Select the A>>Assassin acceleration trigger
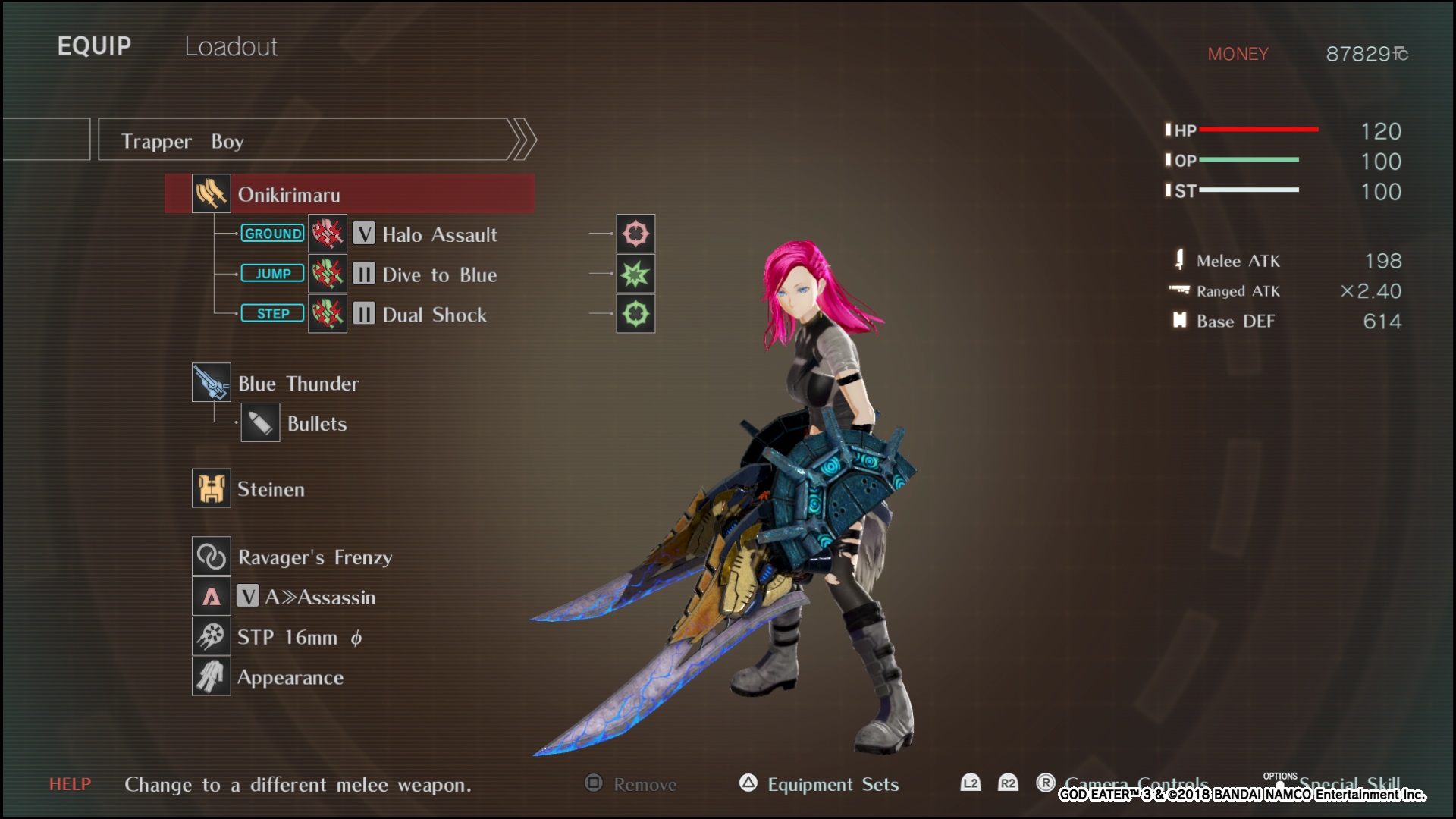This screenshot has width=1456, height=819. tap(318, 598)
